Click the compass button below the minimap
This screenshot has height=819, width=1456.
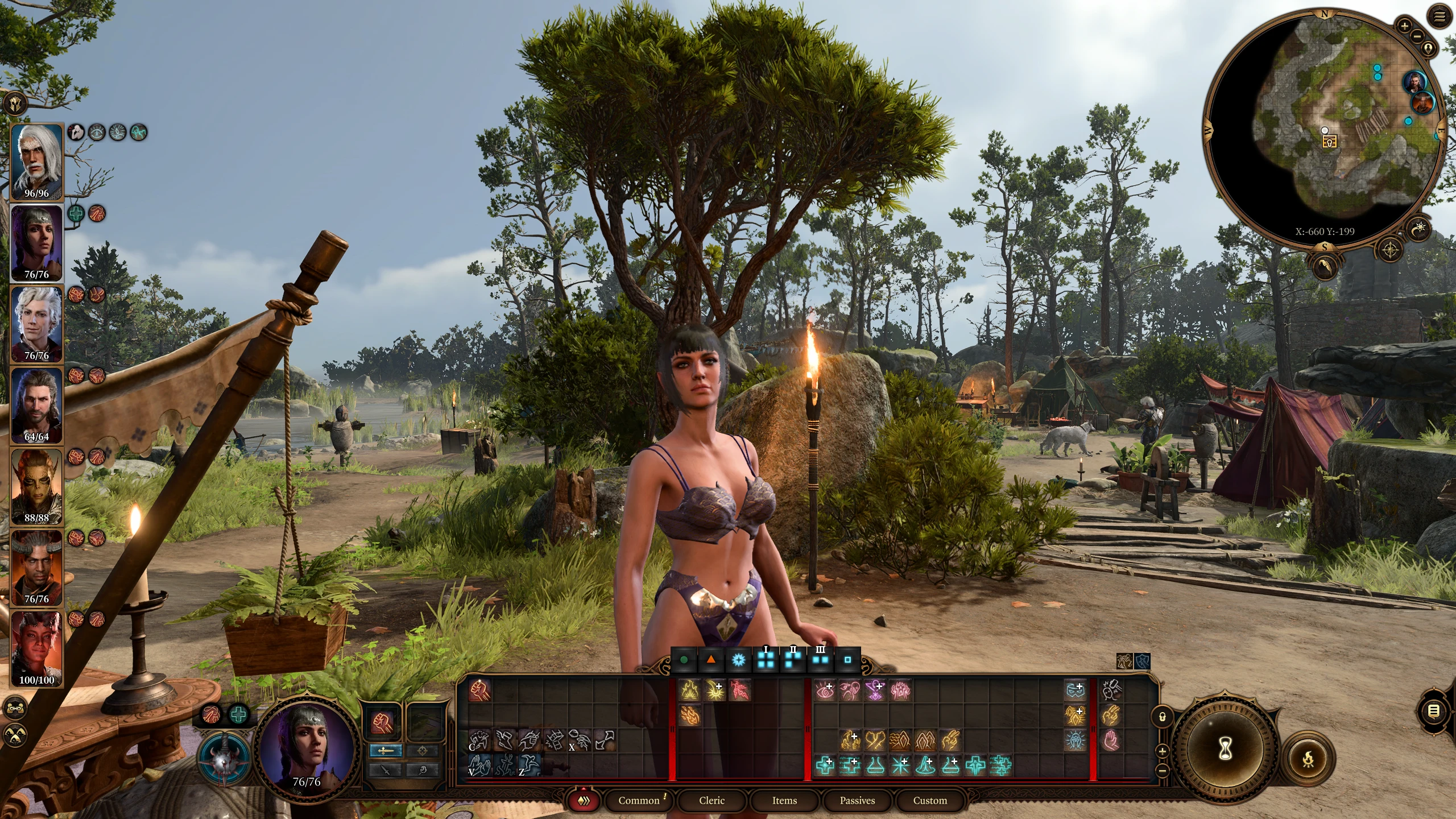1390,249
